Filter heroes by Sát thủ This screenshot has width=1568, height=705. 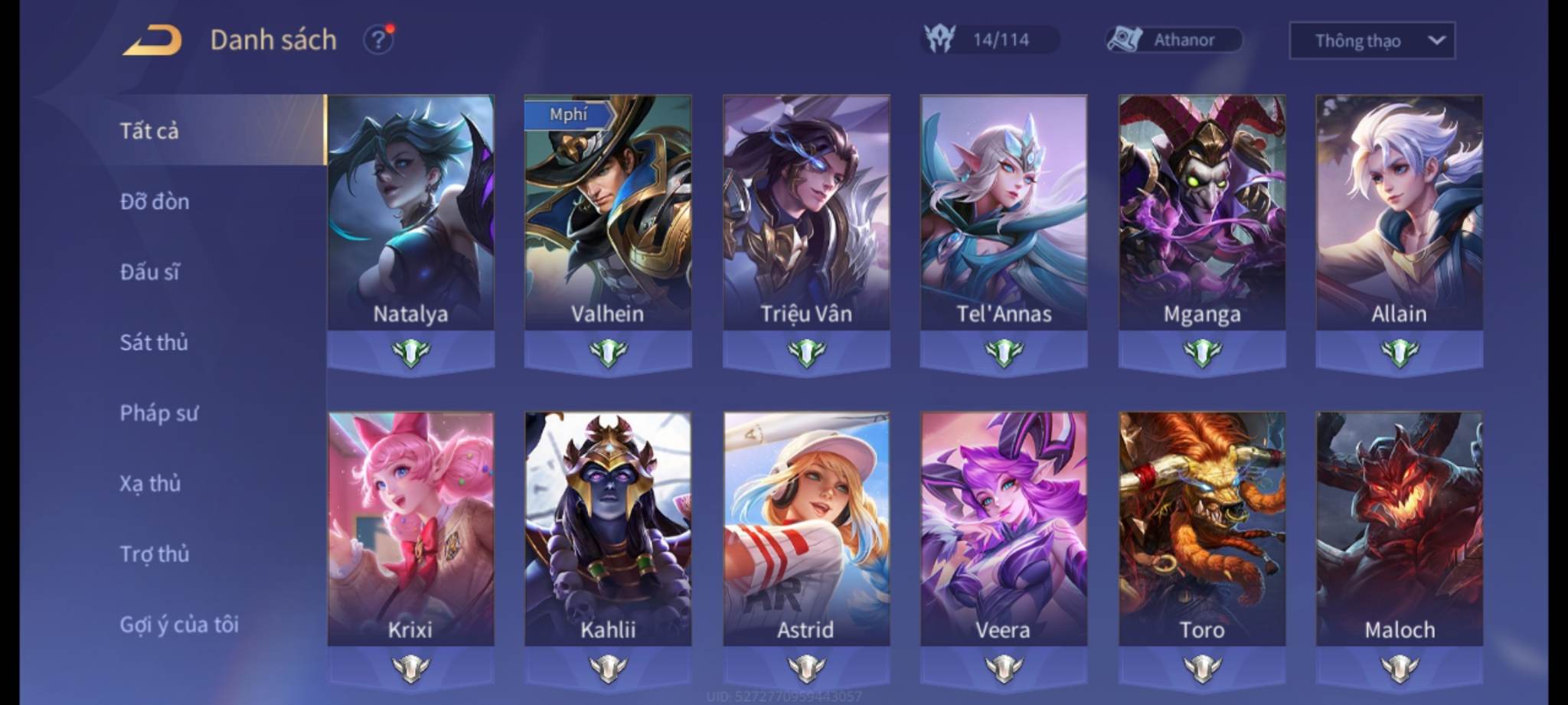point(154,342)
